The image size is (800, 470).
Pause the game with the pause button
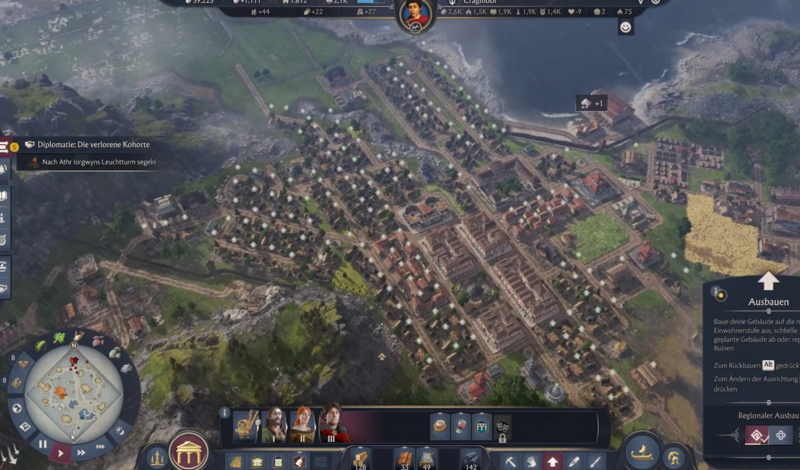tap(43, 443)
